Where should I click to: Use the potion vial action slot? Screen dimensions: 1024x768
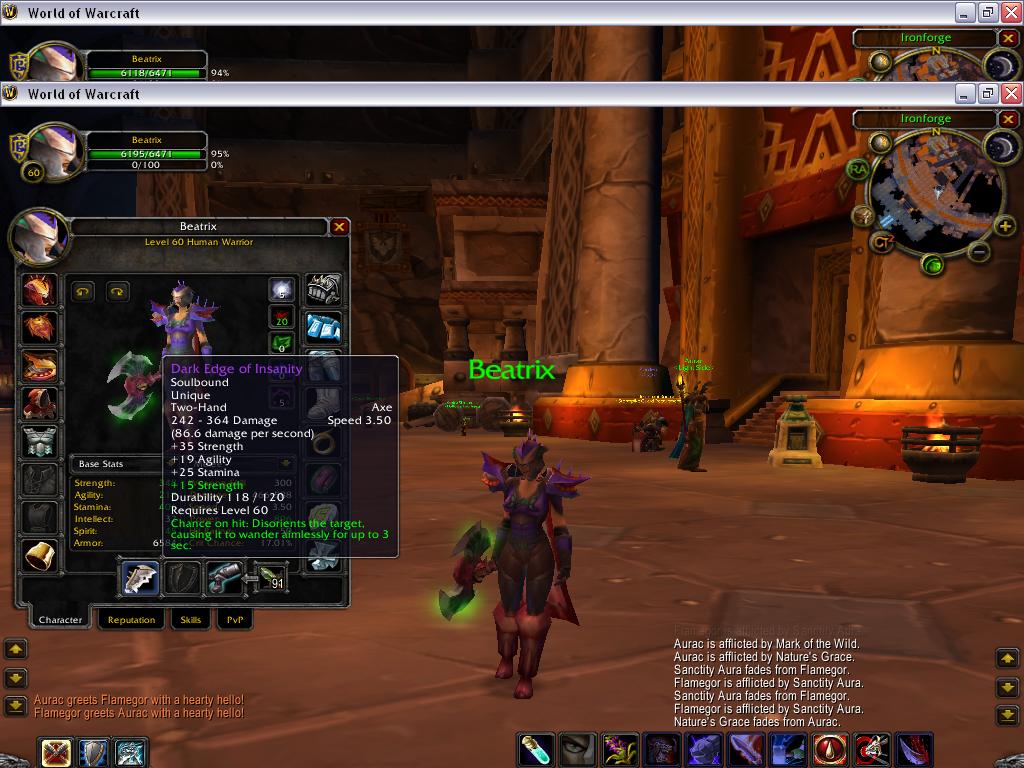coord(535,750)
